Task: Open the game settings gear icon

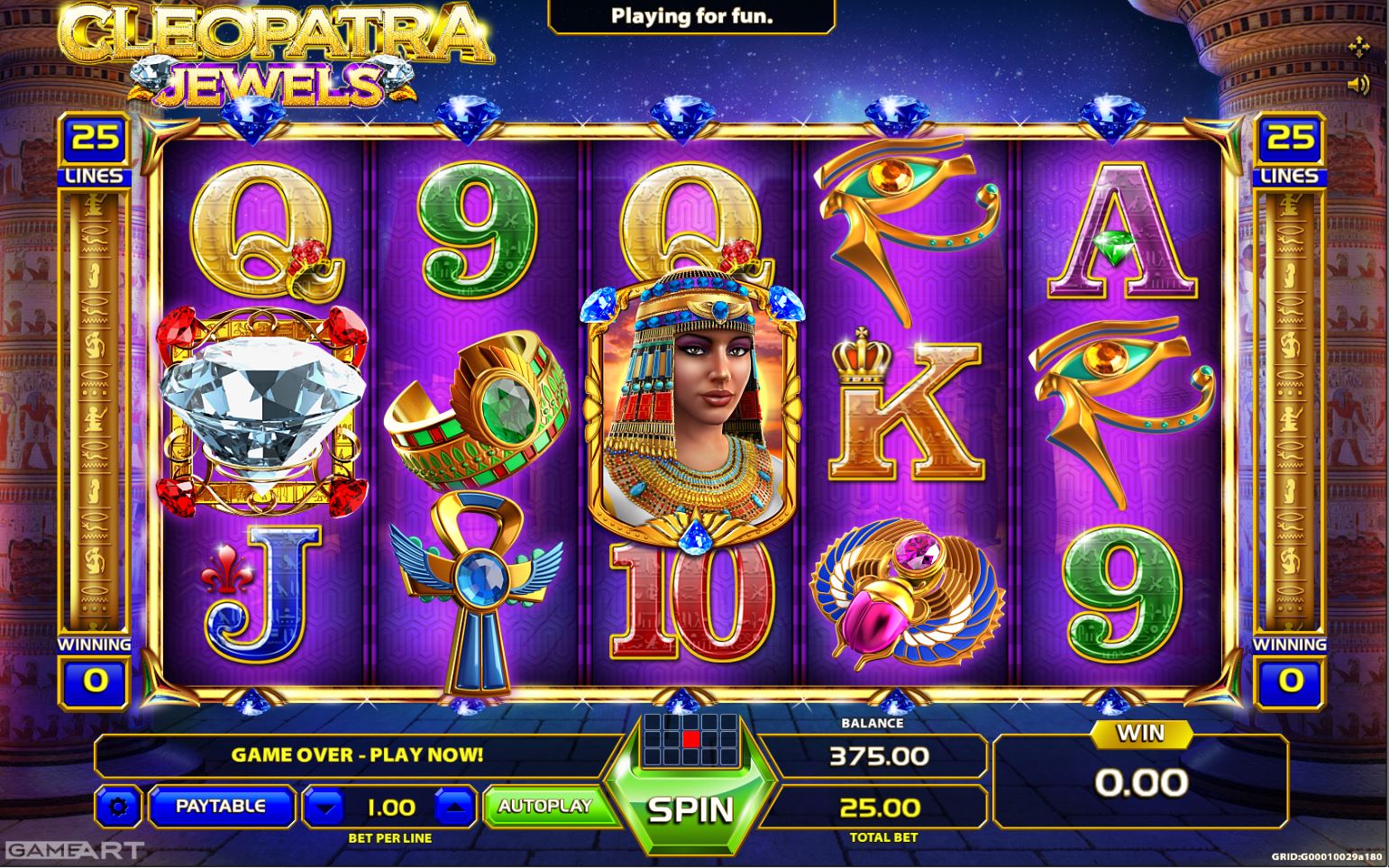Action: (x=120, y=808)
